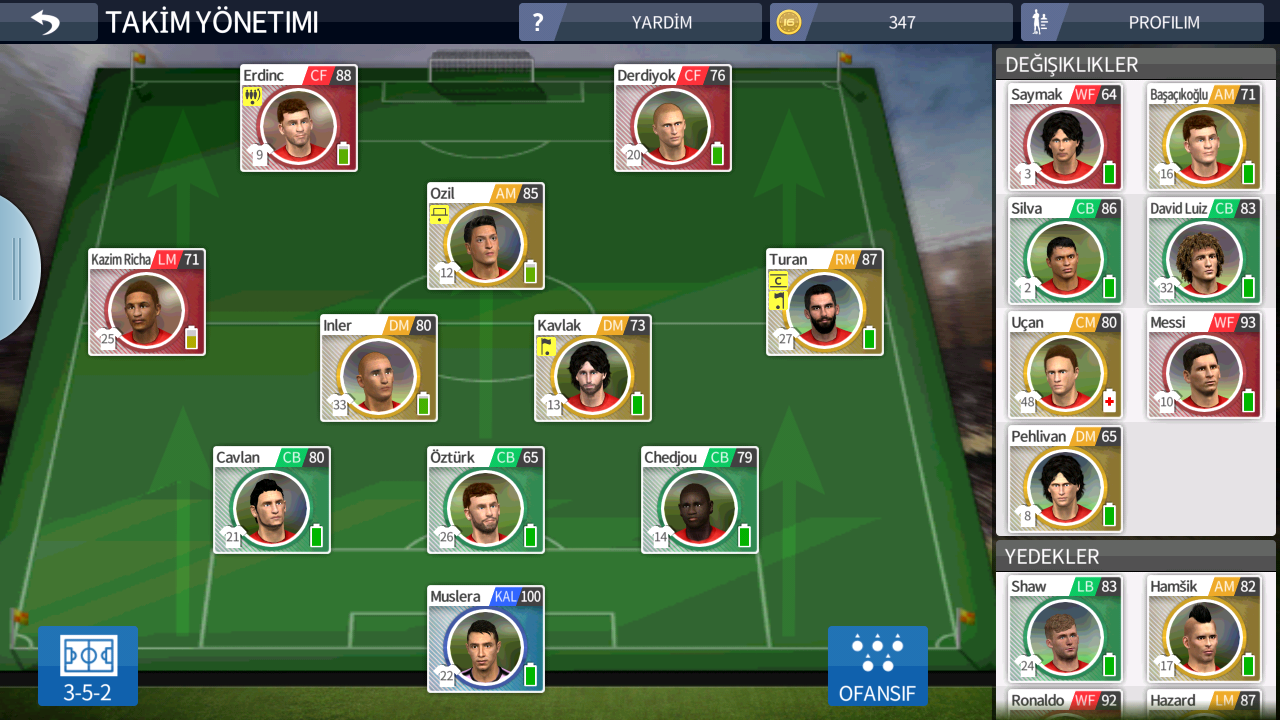Choose Ozil's attacking midfielder card
1280x720 pixels.
coord(486,236)
